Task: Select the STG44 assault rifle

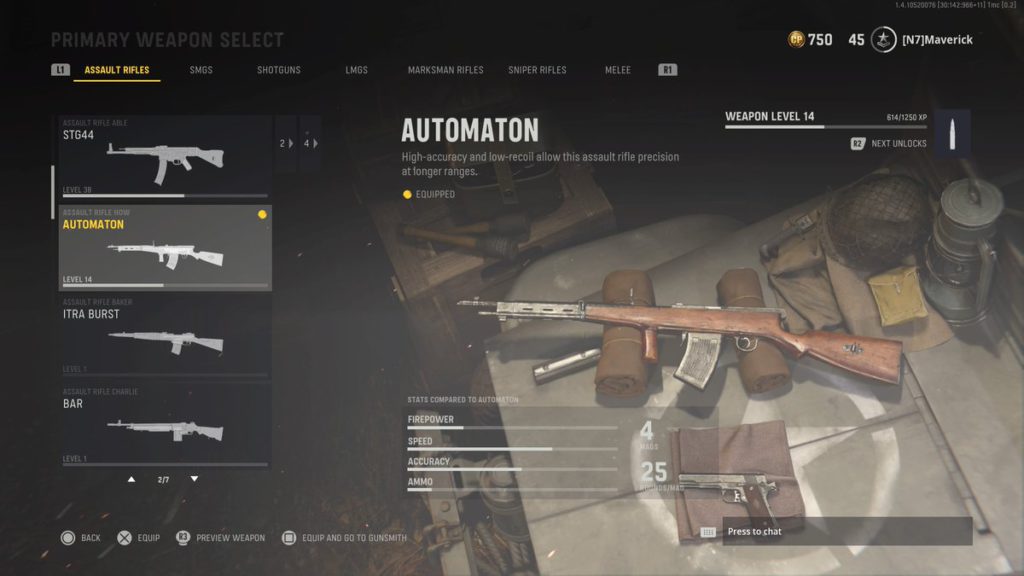Action: pos(165,157)
